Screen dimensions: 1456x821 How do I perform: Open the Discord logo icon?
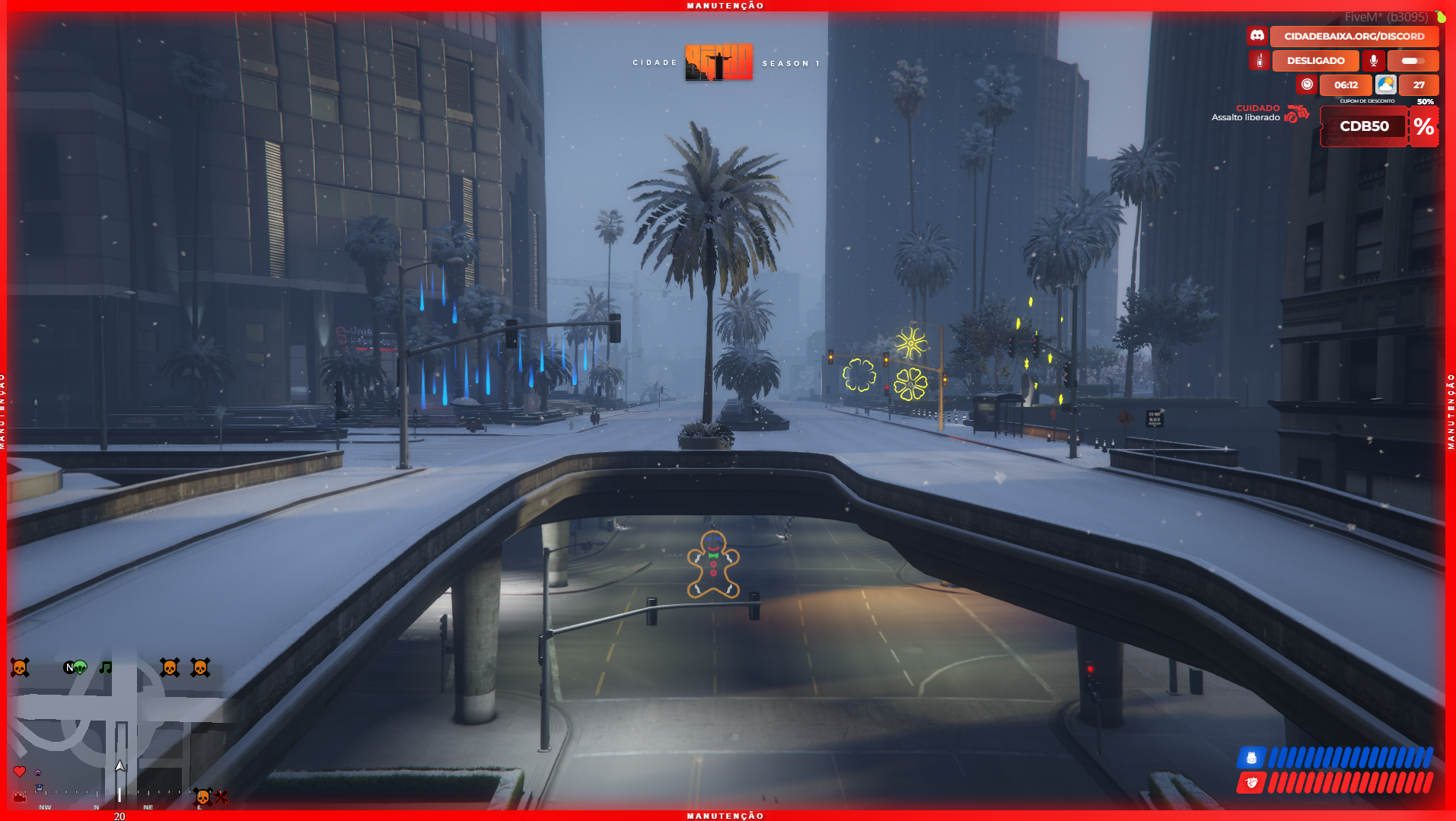pos(1257,36)
